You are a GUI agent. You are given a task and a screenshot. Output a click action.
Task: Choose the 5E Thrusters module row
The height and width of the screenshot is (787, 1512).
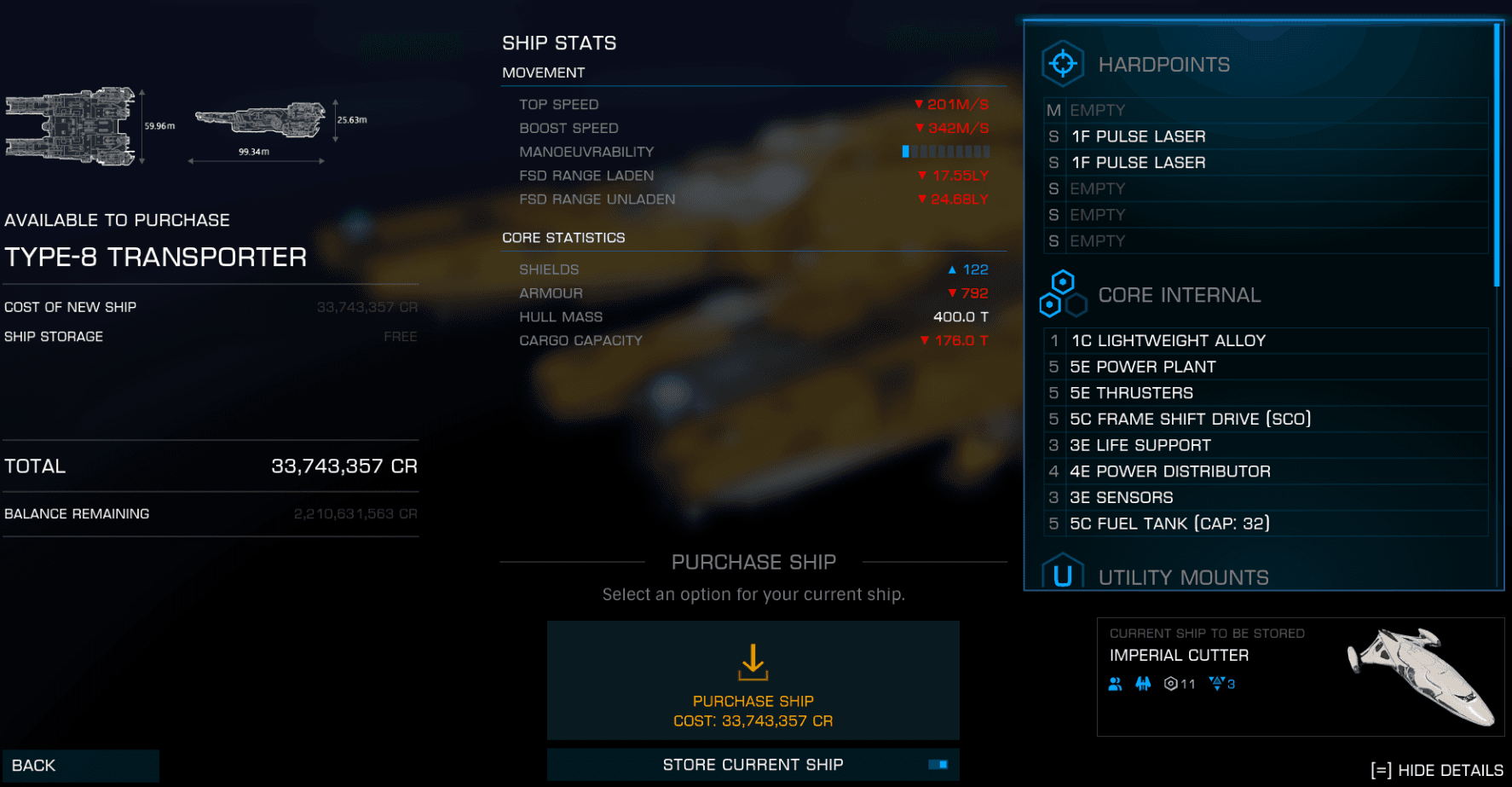[1266, 393]
